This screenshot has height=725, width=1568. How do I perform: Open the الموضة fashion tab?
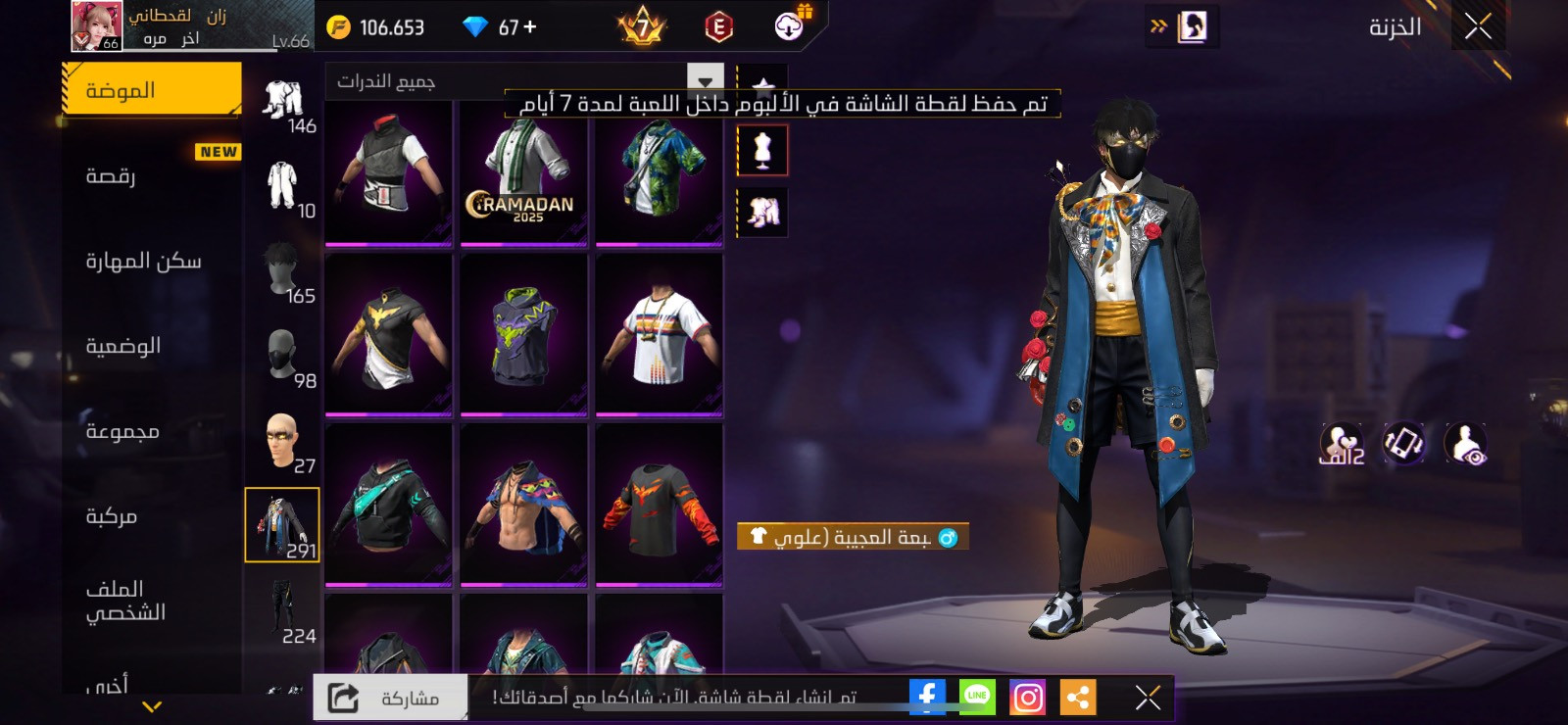(x=152, y=91)
